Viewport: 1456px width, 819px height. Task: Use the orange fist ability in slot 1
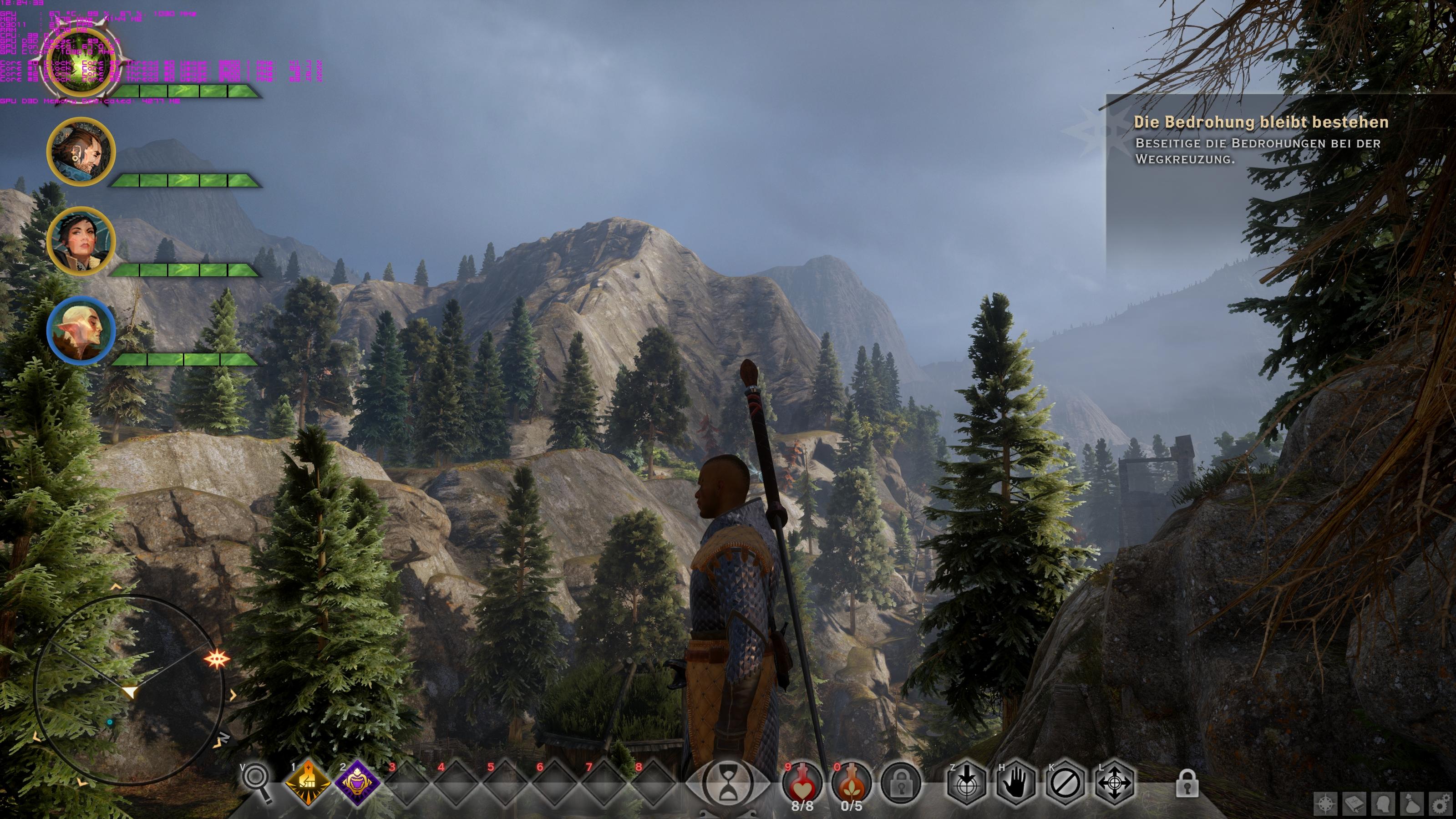tap(308, 783)
